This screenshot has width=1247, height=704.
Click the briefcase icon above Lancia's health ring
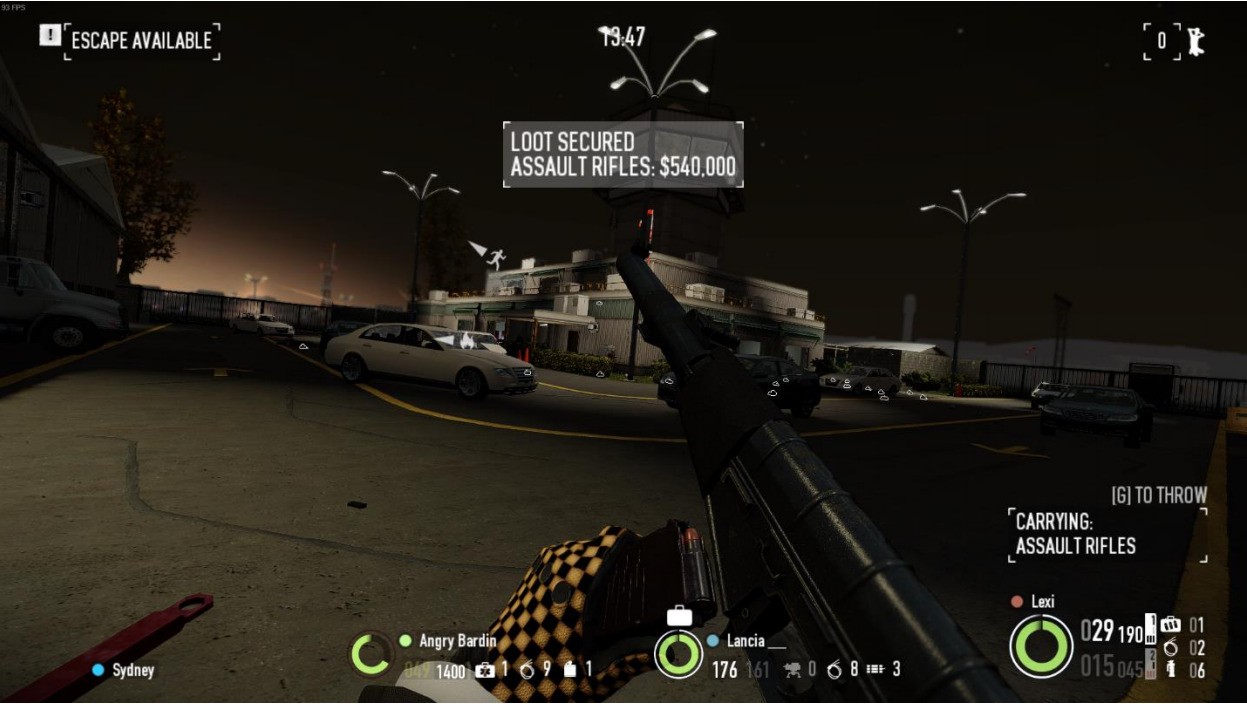(x=679, y=616)
